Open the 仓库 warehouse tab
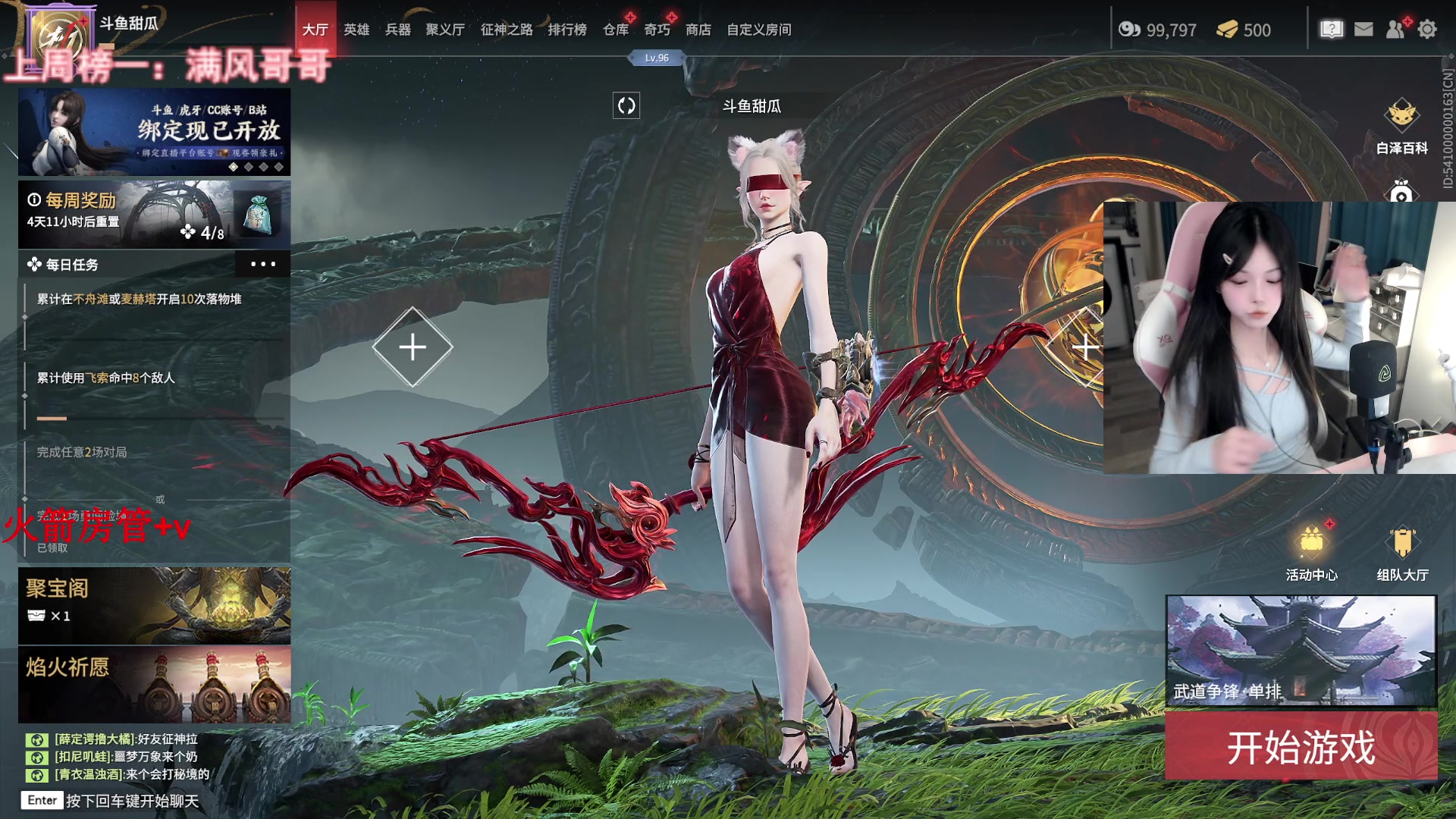The height and width of the screenshot is (819, 1456). pyautogui.click(x=616, y=30)
